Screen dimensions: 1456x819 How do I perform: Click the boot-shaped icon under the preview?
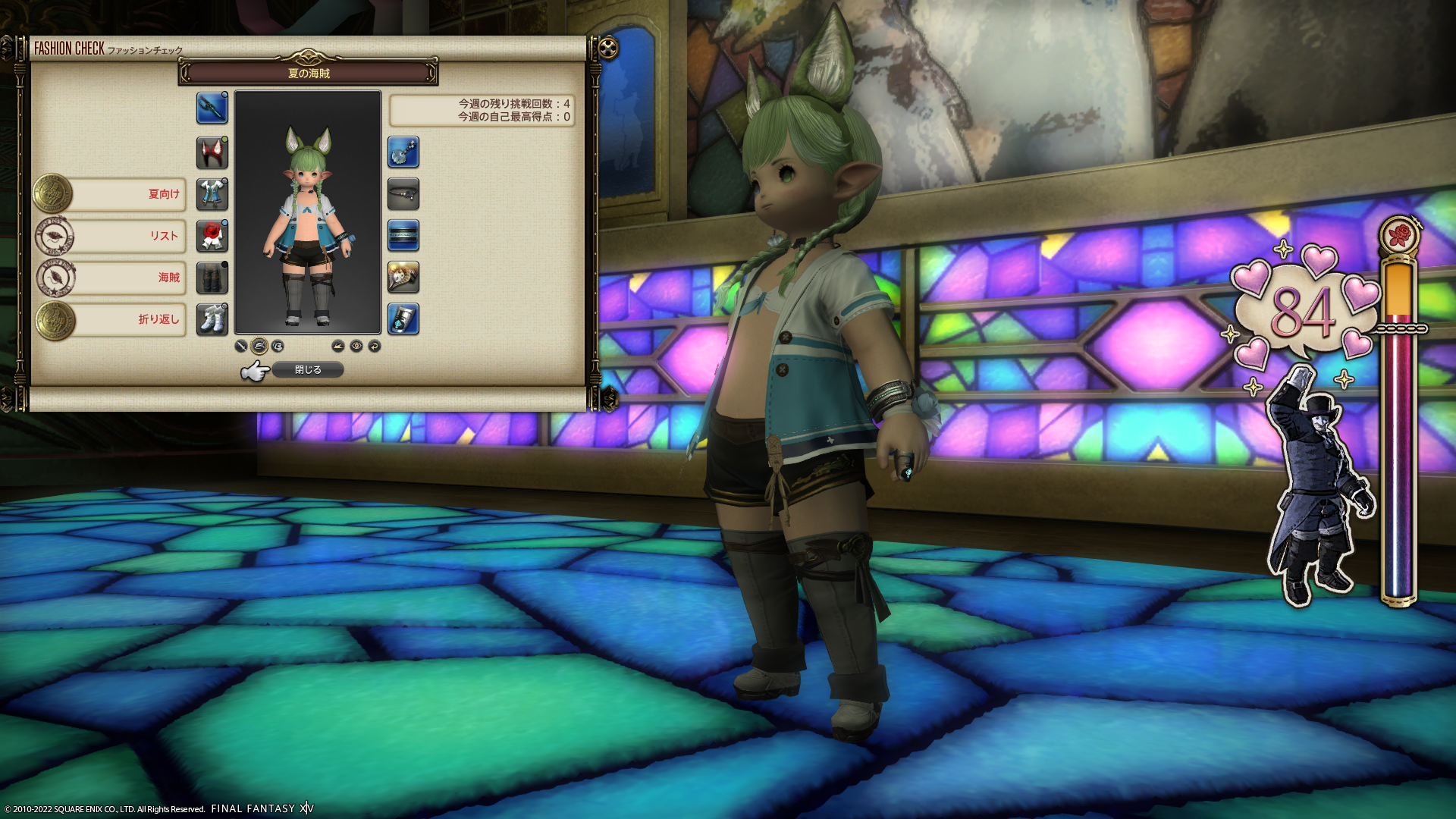338,346
